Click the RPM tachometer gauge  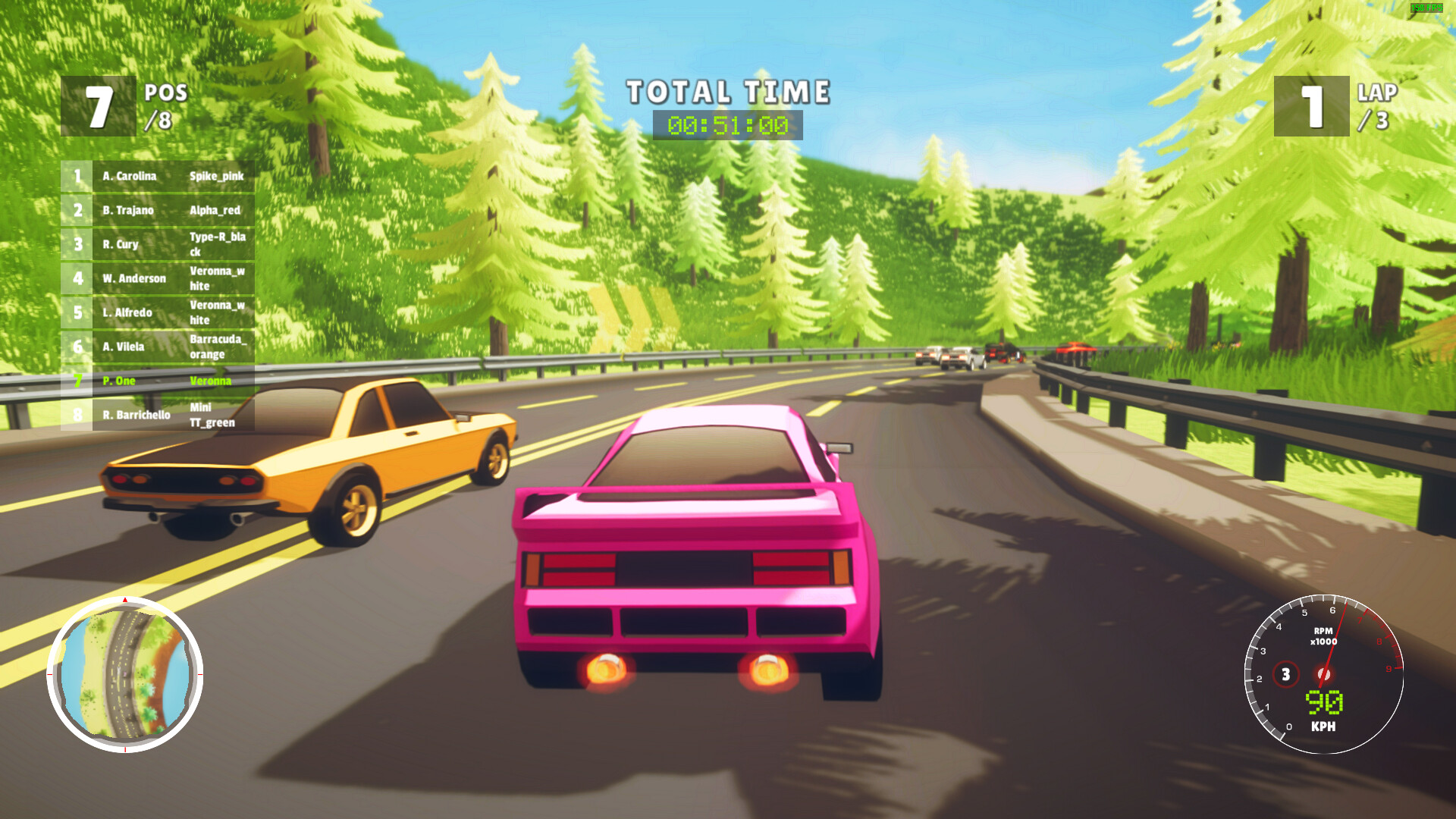pyautogui.click(x=1323, y=675)
